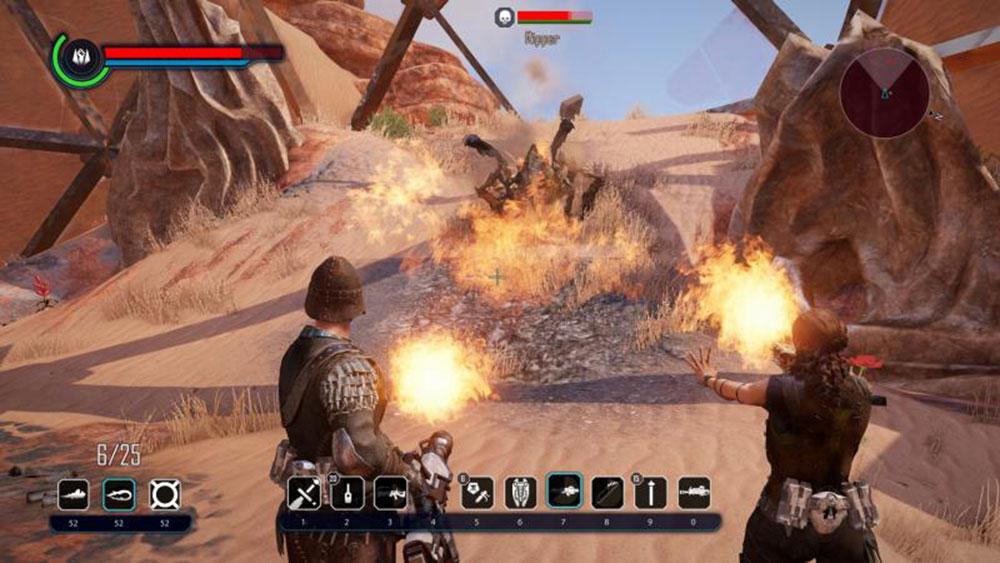
Task: Use the potion bottle in slot 2
Action: (x=347, y=493)
